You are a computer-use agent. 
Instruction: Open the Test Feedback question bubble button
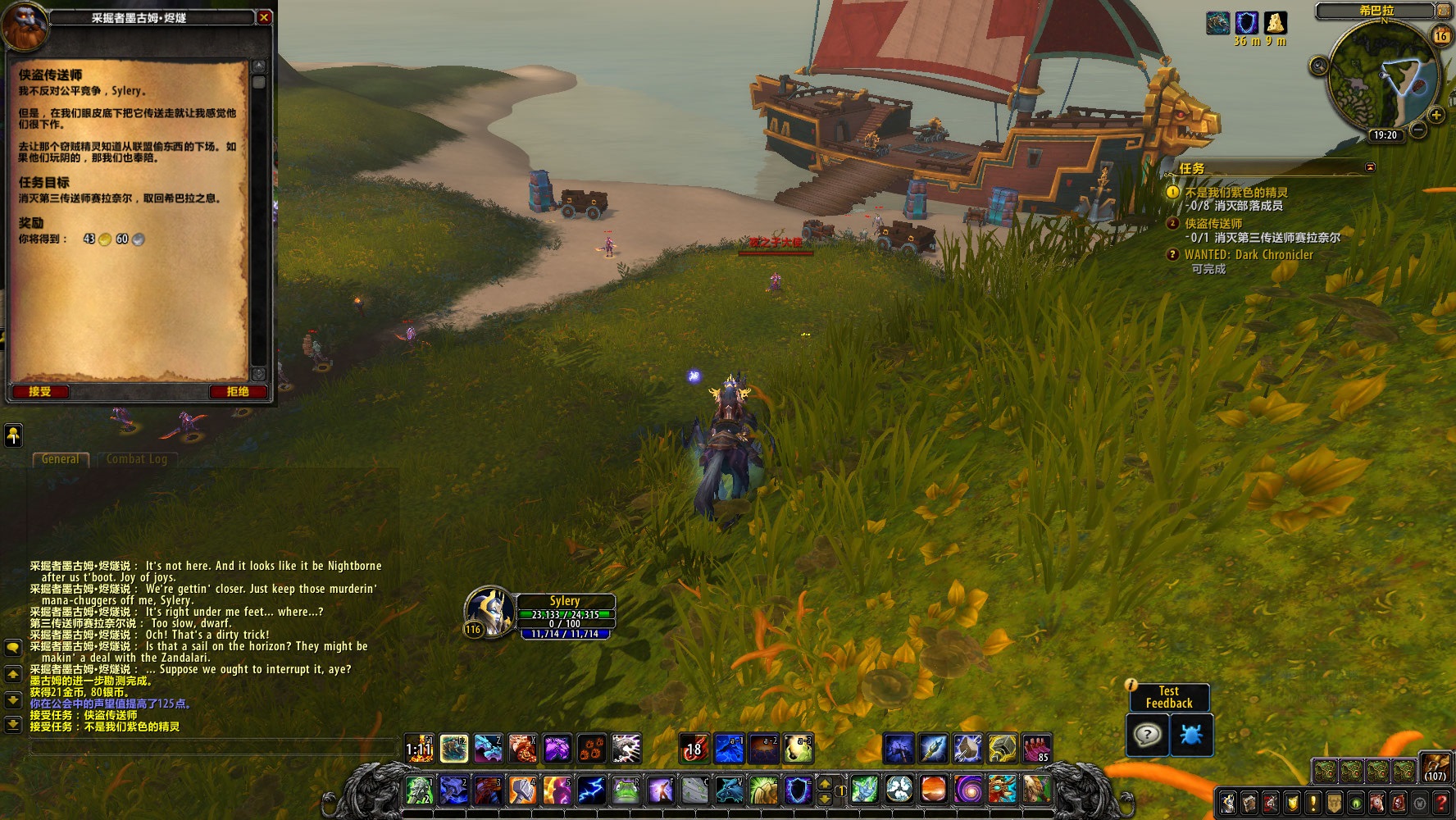pyautogui.click(x=1147, y=735)
